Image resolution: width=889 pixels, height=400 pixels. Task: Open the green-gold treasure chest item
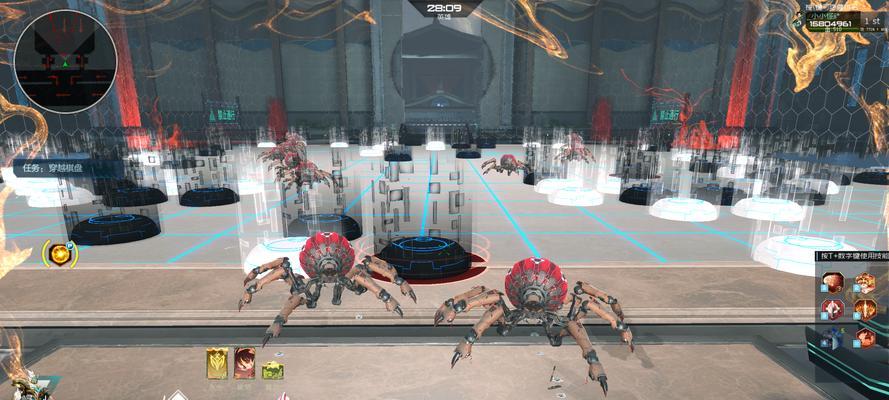[x=271, y=369]
